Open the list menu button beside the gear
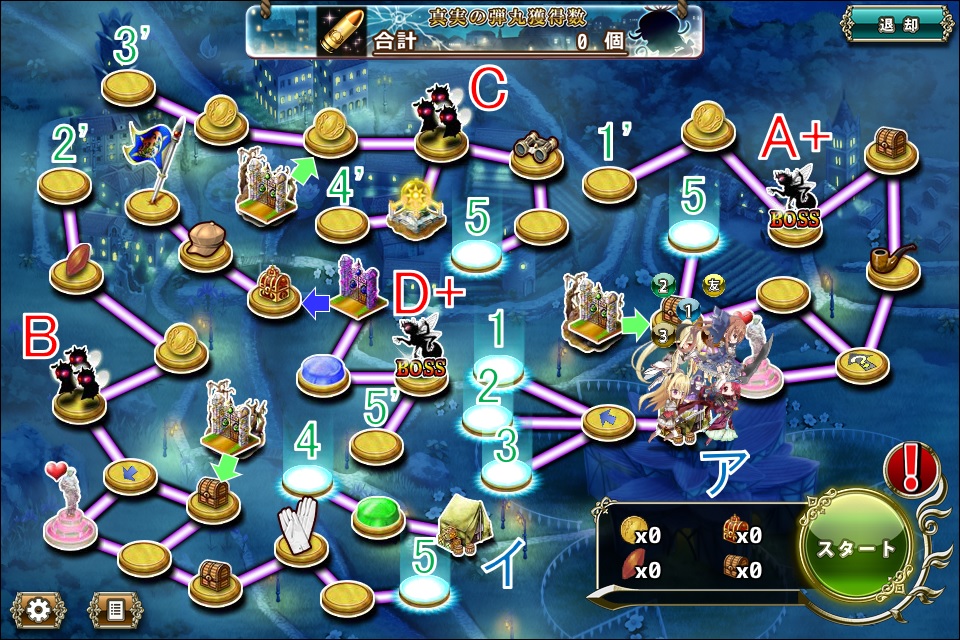Image resolution: width=960 pixels, height=640 pixels. click(115, 609)
